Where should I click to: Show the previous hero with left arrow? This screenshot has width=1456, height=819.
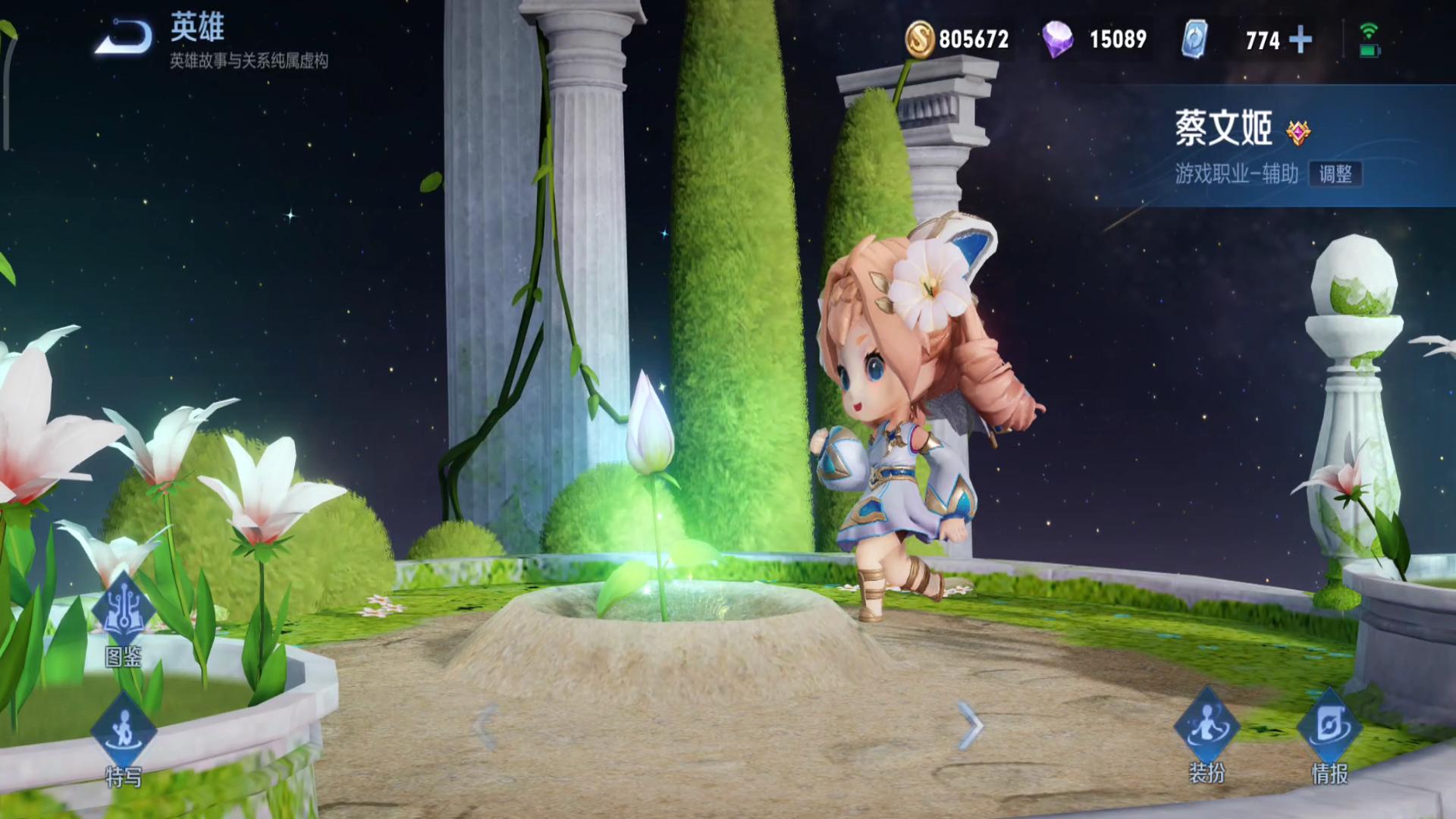[485, 726]
